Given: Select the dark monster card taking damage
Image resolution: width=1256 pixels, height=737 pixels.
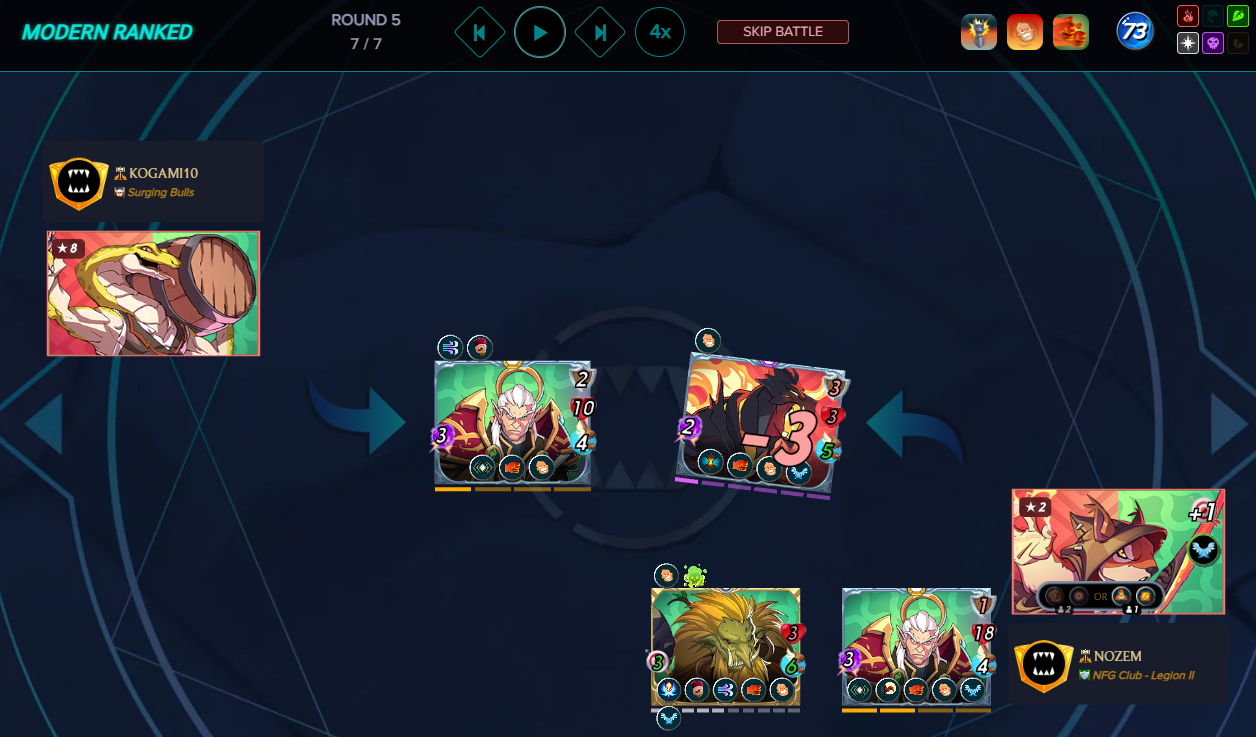Looking at the screenshot, I should pos(759,423).
